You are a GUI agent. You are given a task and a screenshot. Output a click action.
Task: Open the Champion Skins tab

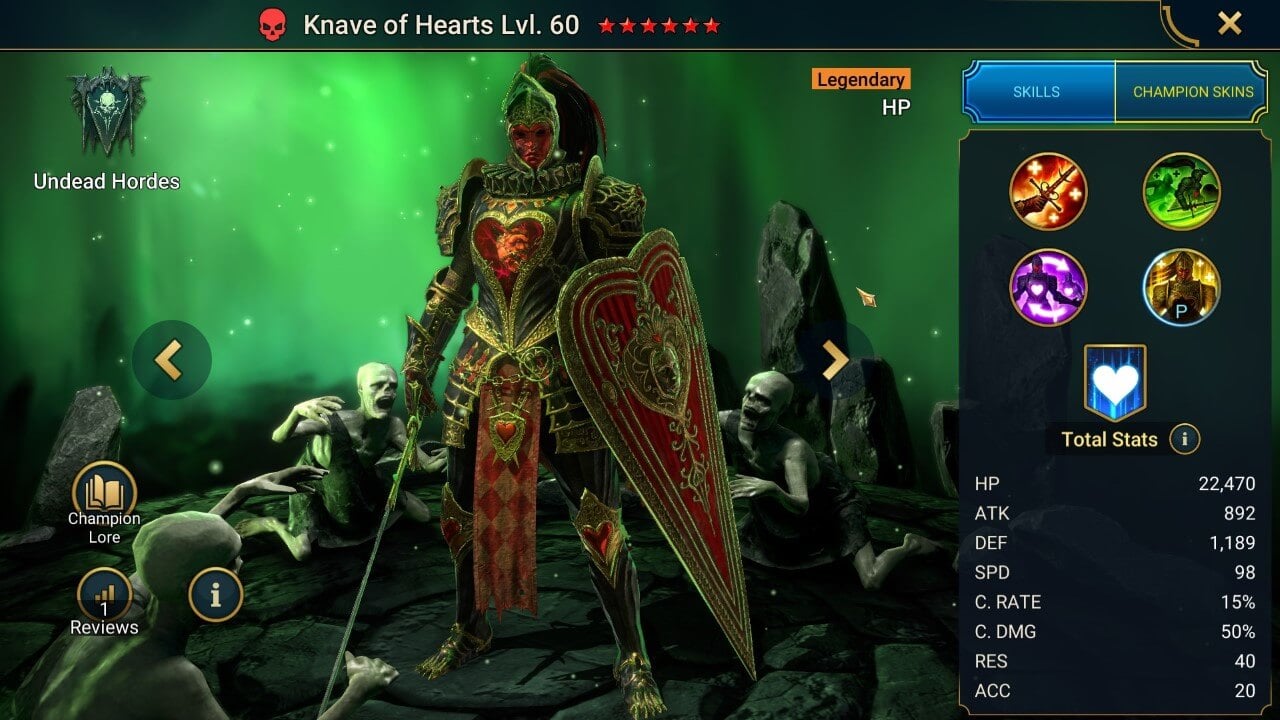coord(1192,92)
